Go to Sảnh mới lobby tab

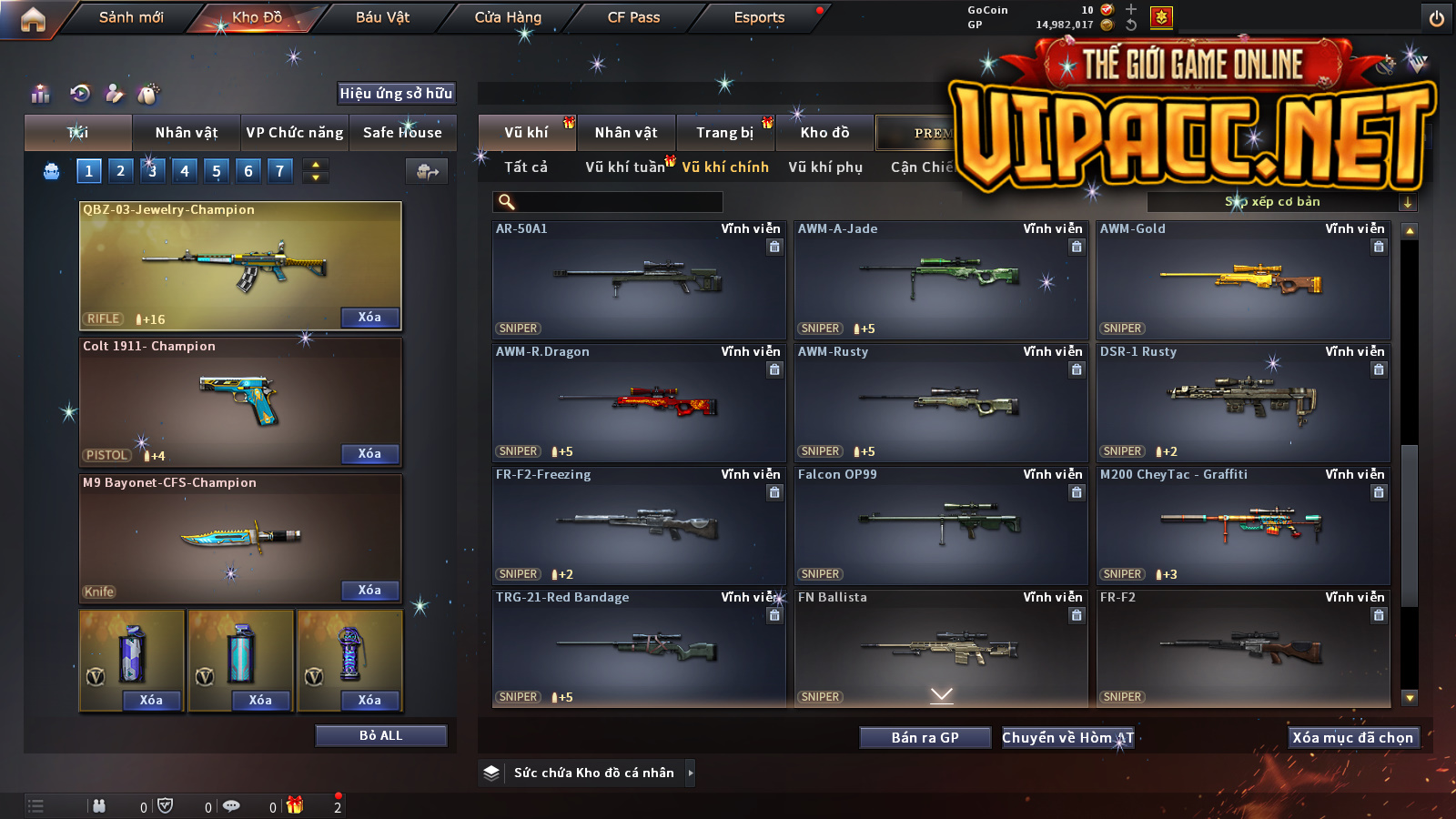[131, 17]
